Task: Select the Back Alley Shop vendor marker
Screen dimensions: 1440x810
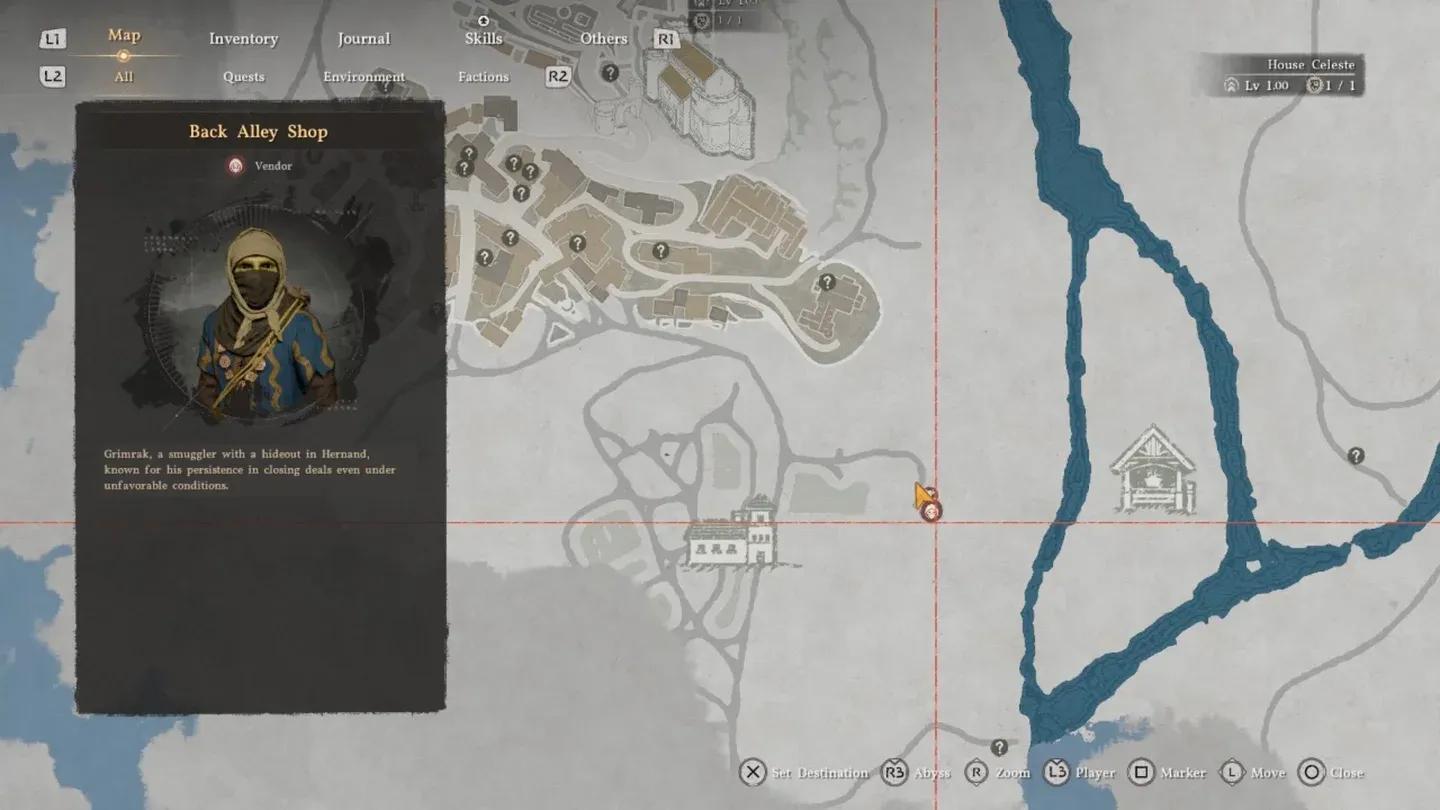Action: [932, 512]
